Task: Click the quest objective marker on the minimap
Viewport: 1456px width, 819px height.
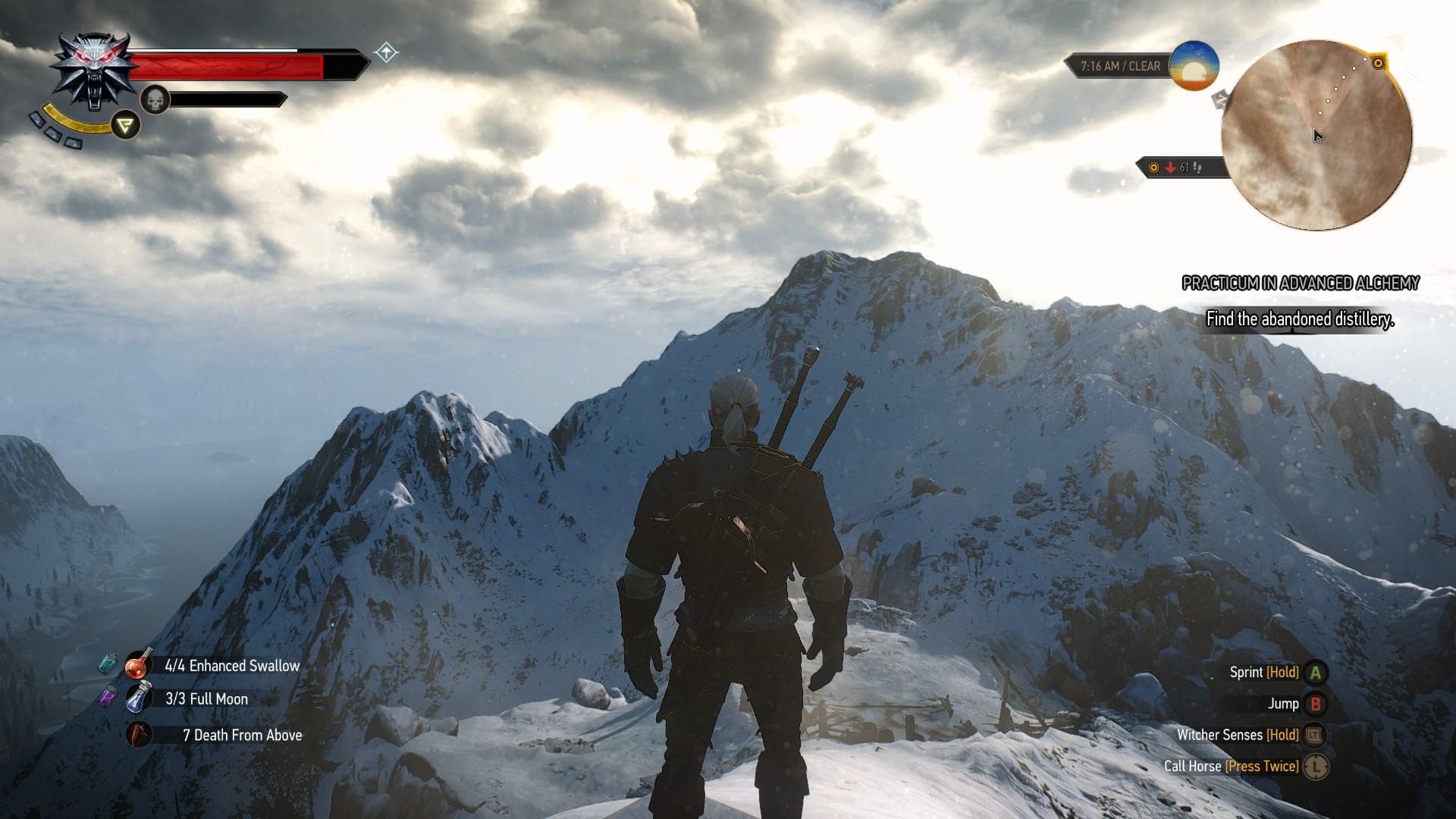Action: click(1378, 64)
